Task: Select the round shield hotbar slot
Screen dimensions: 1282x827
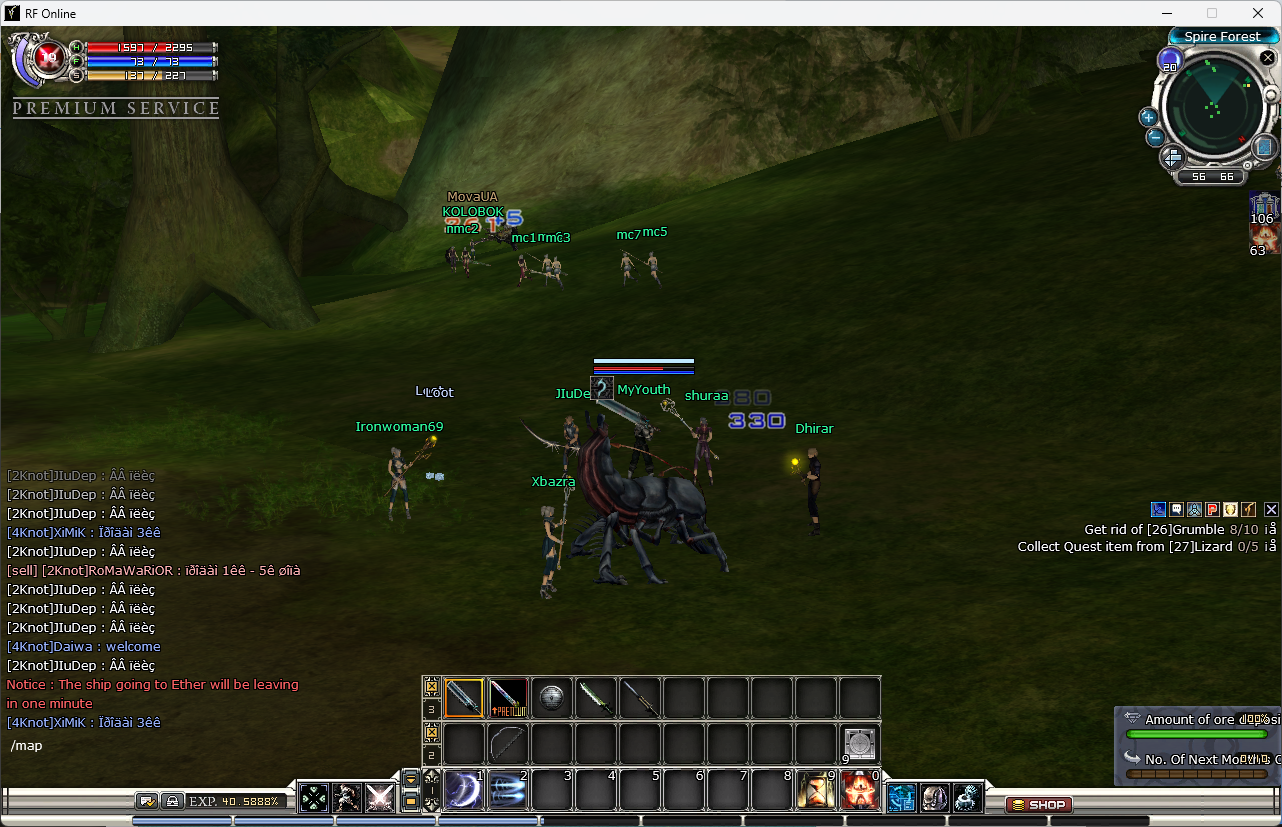Action: tap(552, 698)
